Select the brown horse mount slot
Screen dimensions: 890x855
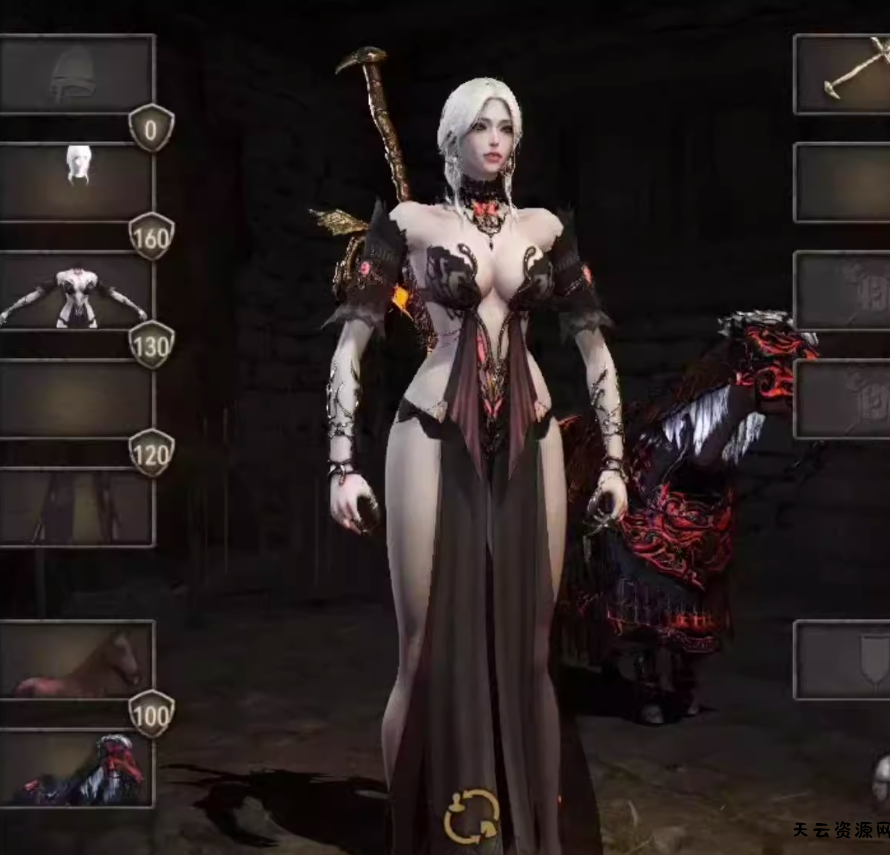pyautogui.click(x=76, y=659)
